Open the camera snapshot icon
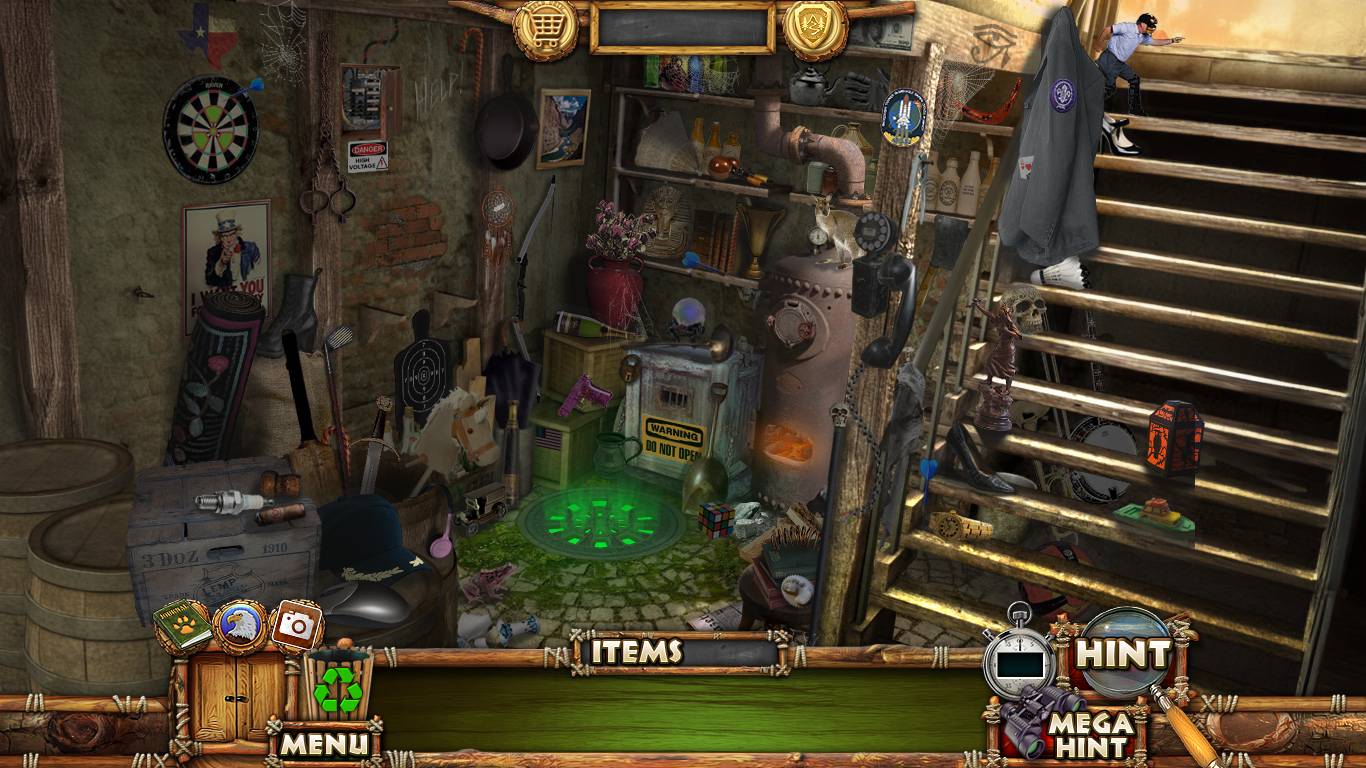1366x768 pixels. pos(296,626)
